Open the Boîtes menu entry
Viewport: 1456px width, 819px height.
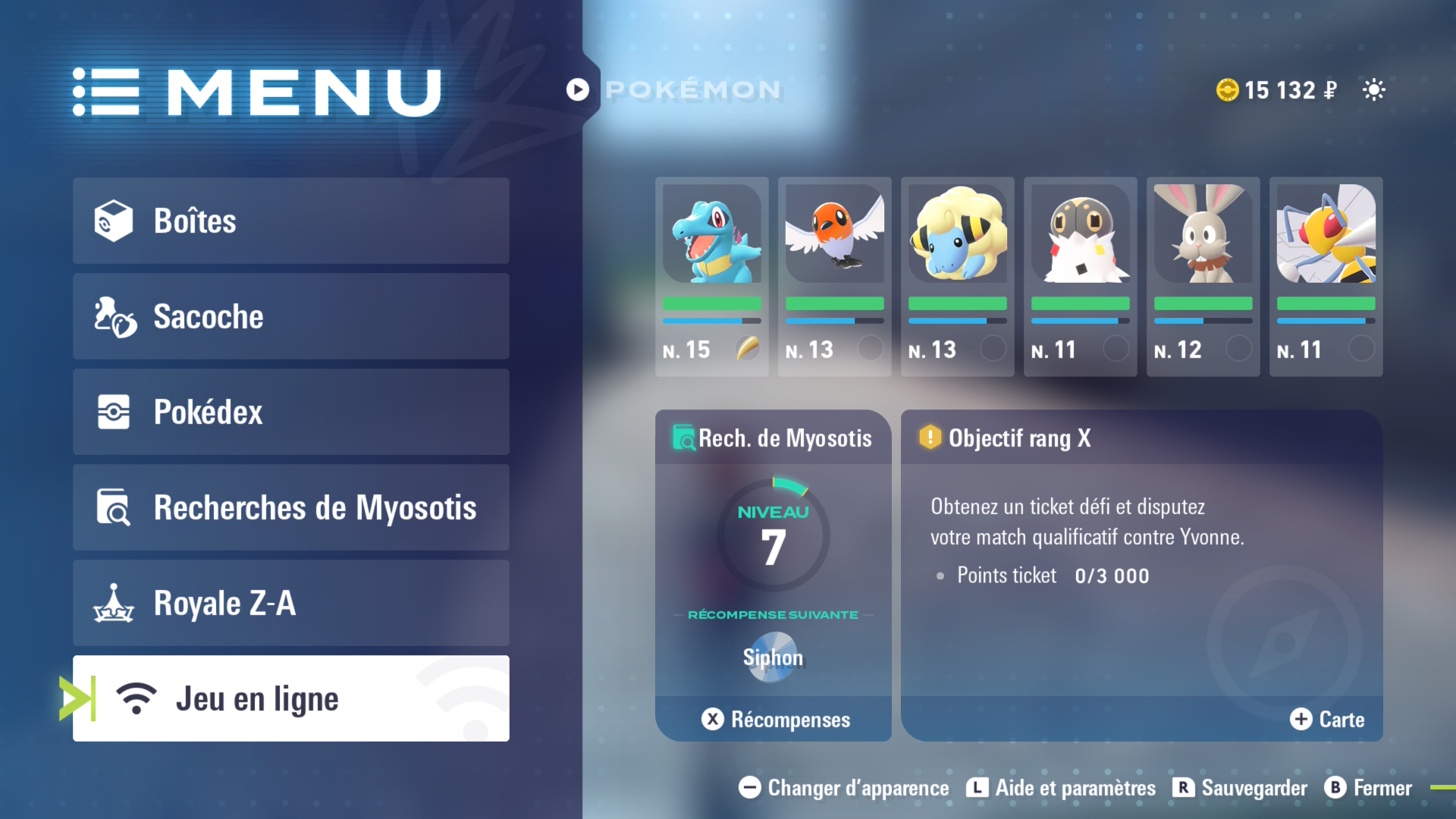290,221
